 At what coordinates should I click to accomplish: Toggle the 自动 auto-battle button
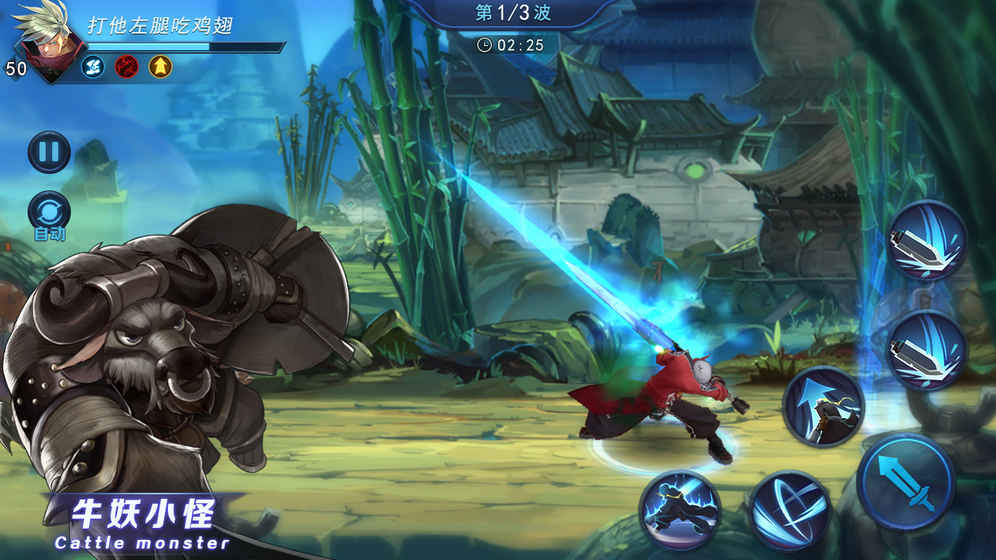49,212
